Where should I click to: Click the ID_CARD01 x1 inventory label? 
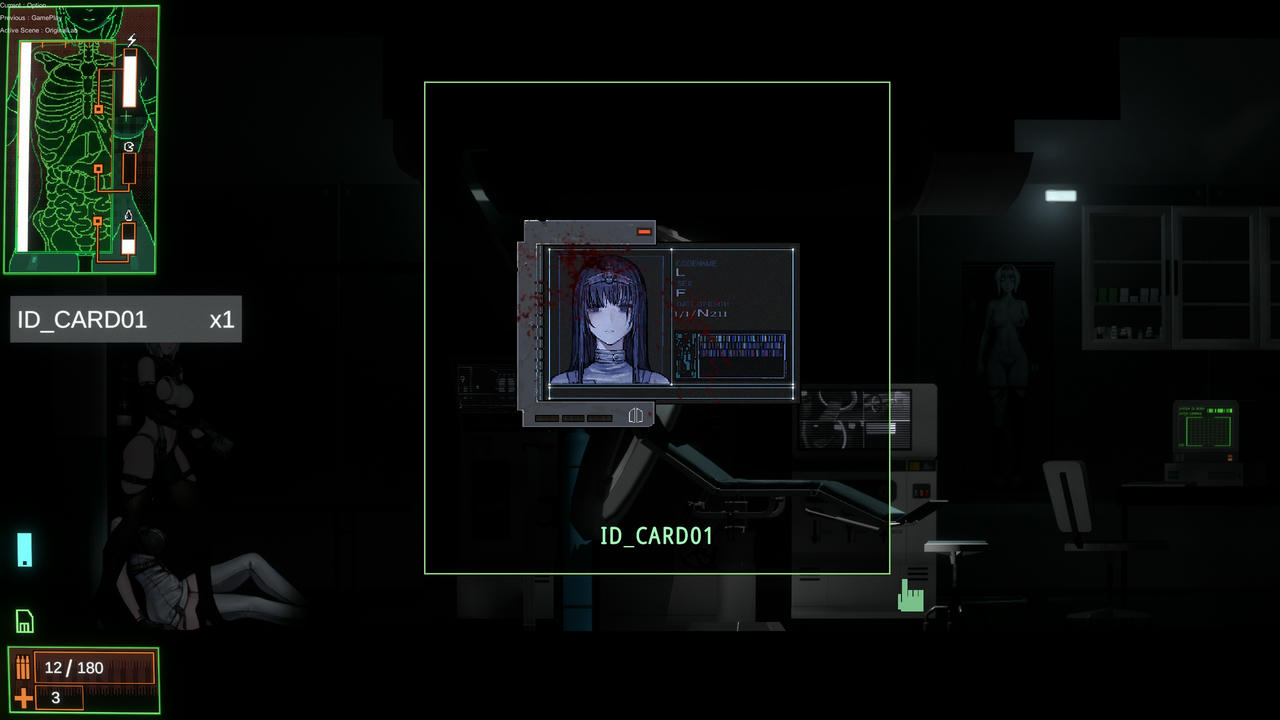pyautogui.click(x=126, y=319)
